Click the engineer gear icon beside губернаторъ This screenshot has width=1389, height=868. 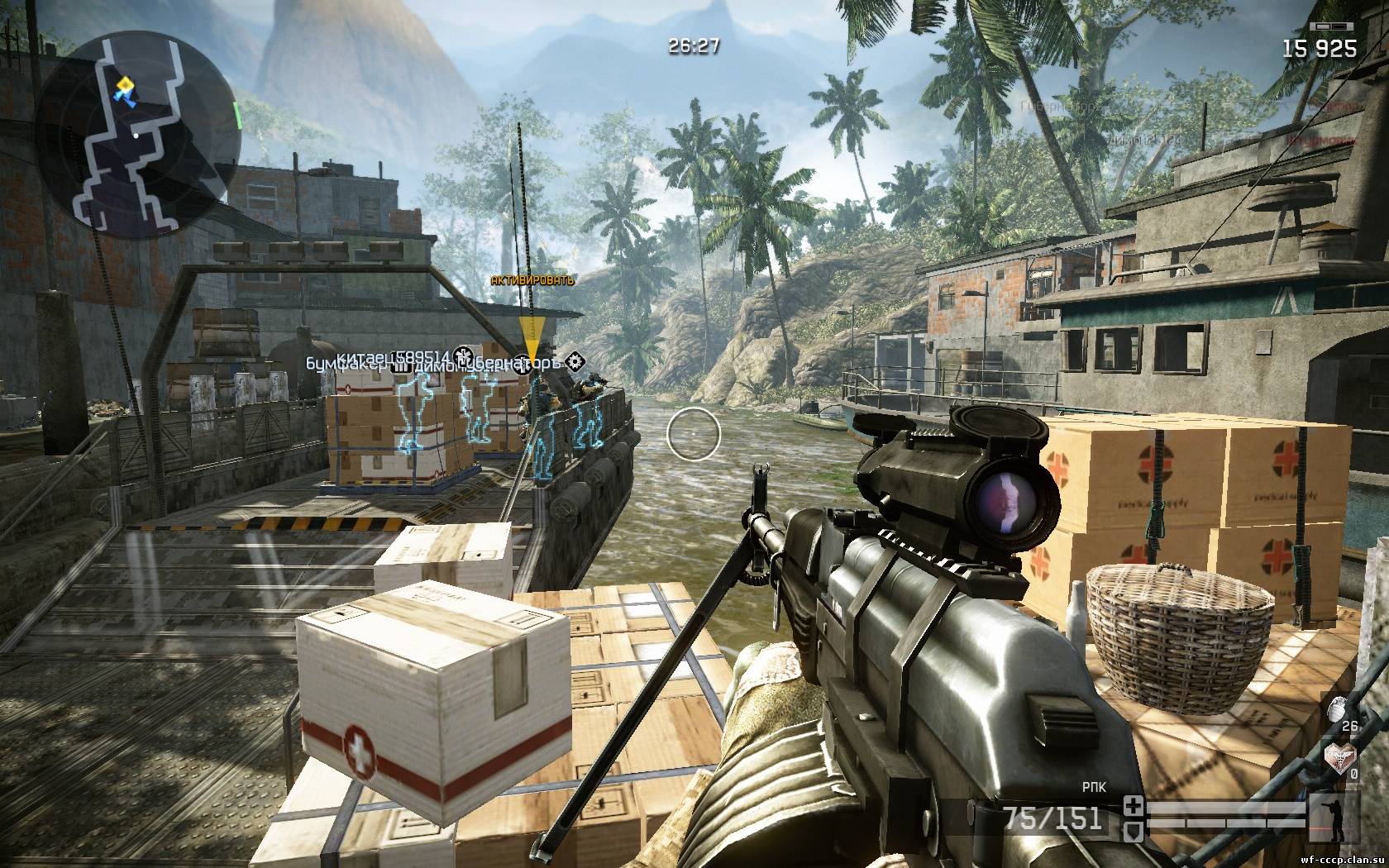click(577, 360)
